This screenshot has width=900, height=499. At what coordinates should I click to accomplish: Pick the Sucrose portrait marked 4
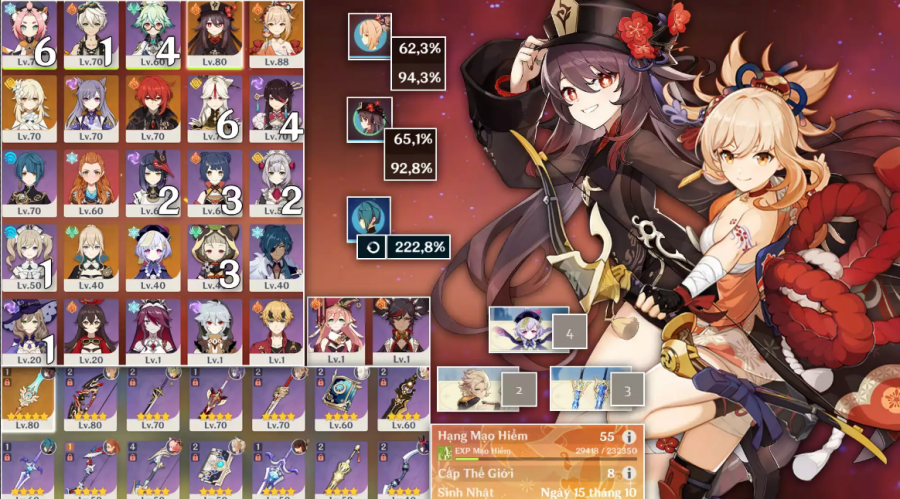(x=154, y=33)
